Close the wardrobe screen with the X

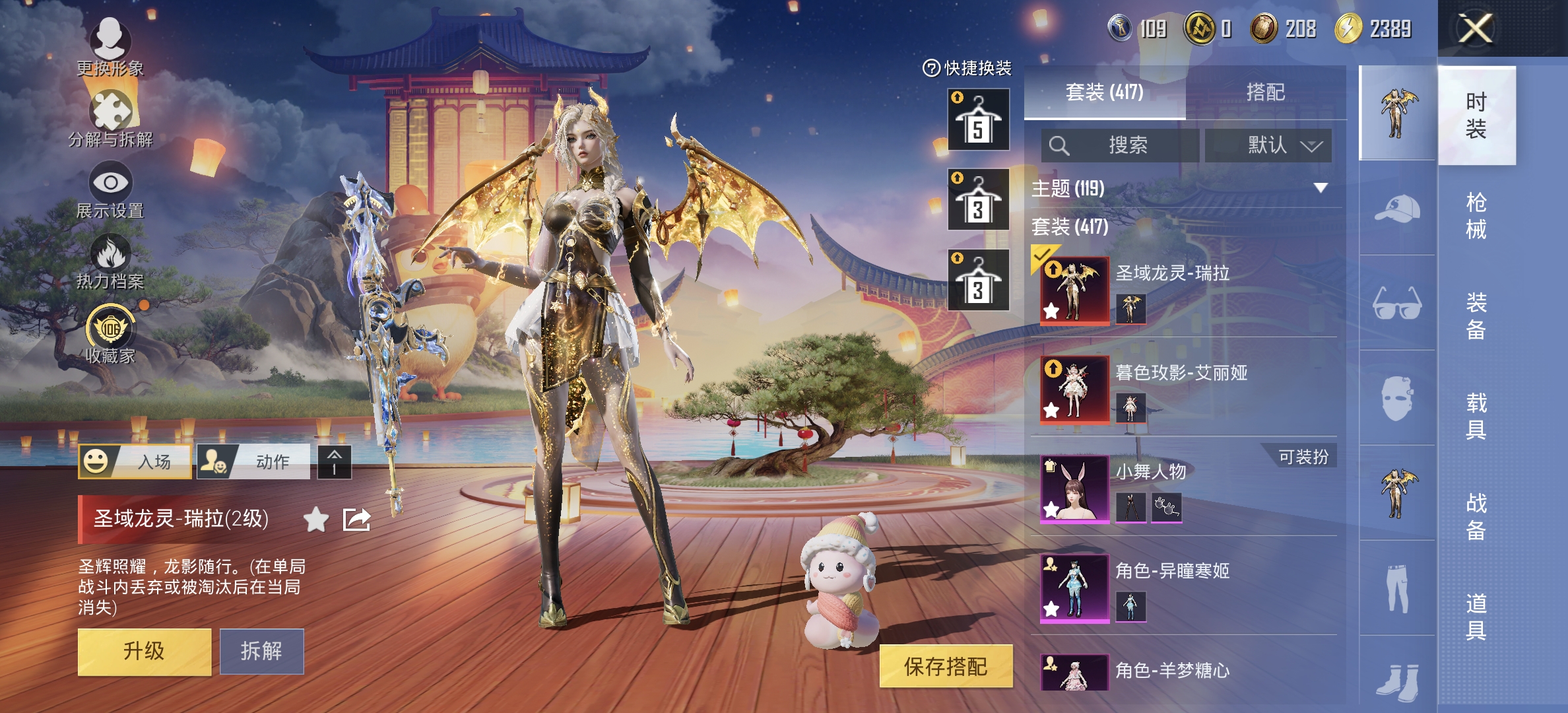1476,29
